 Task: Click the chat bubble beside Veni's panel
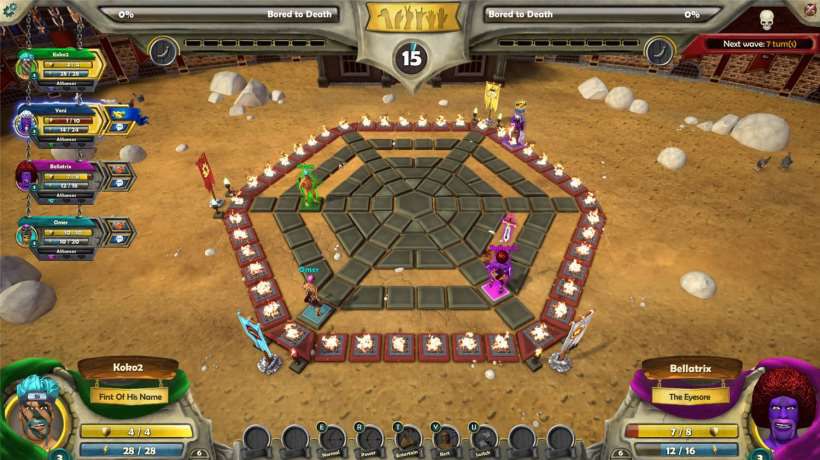[x=120, y=126]
